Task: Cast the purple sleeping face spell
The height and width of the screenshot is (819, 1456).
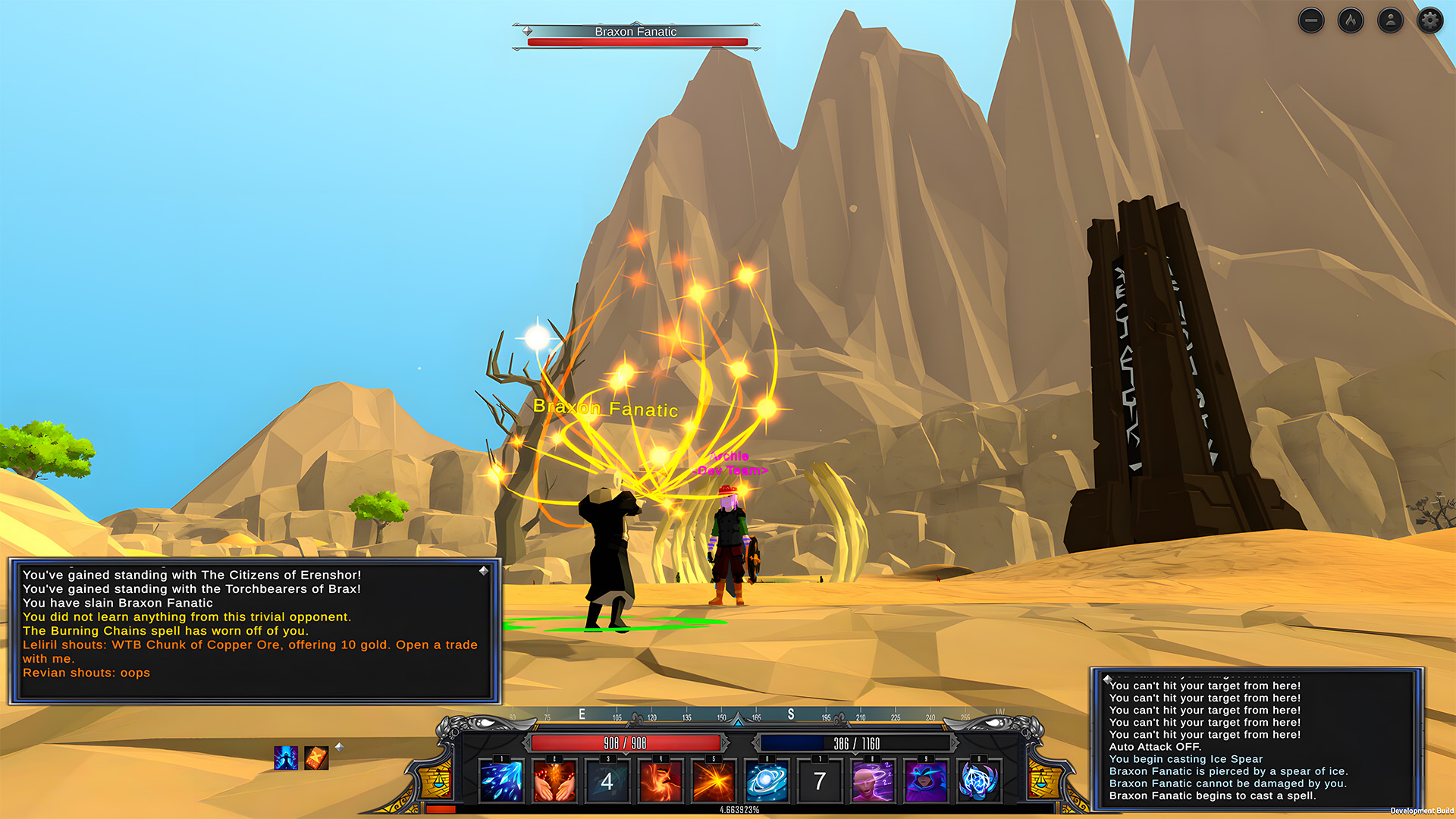Action: (x=873, y=781)
